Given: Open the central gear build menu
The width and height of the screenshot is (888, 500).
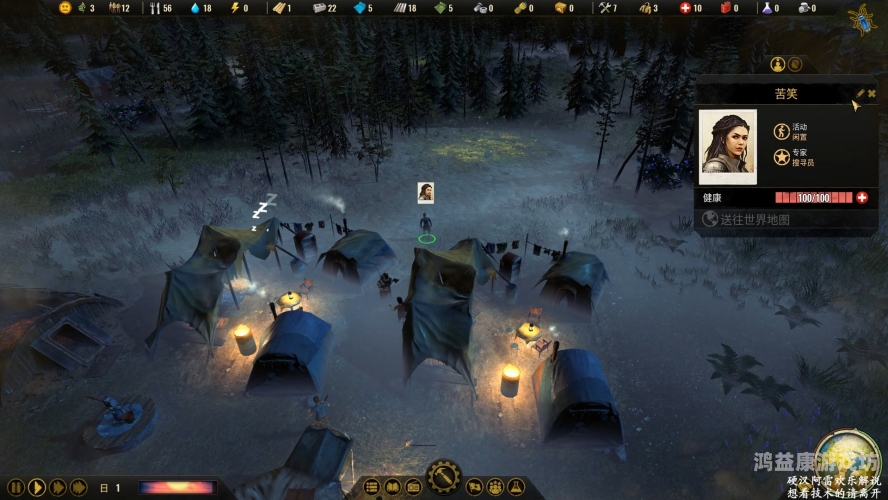Looking at the screenshot, I should (443, 478).
